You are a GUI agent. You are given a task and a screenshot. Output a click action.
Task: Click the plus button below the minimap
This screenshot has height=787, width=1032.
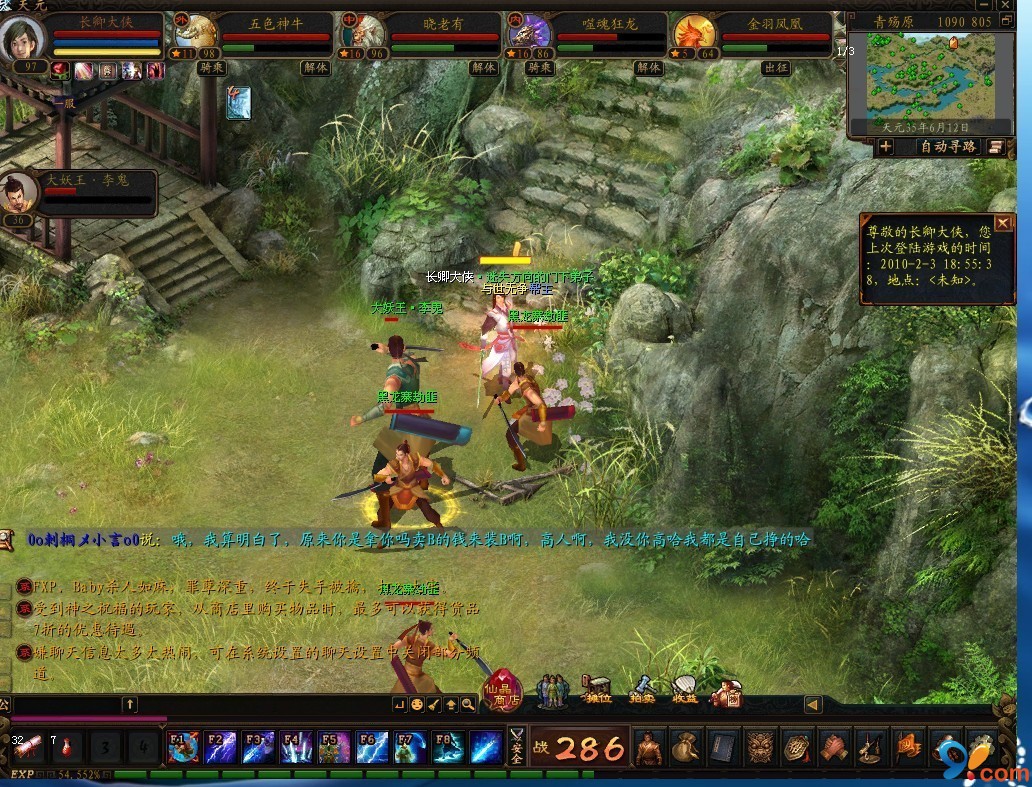coord(886,147)
